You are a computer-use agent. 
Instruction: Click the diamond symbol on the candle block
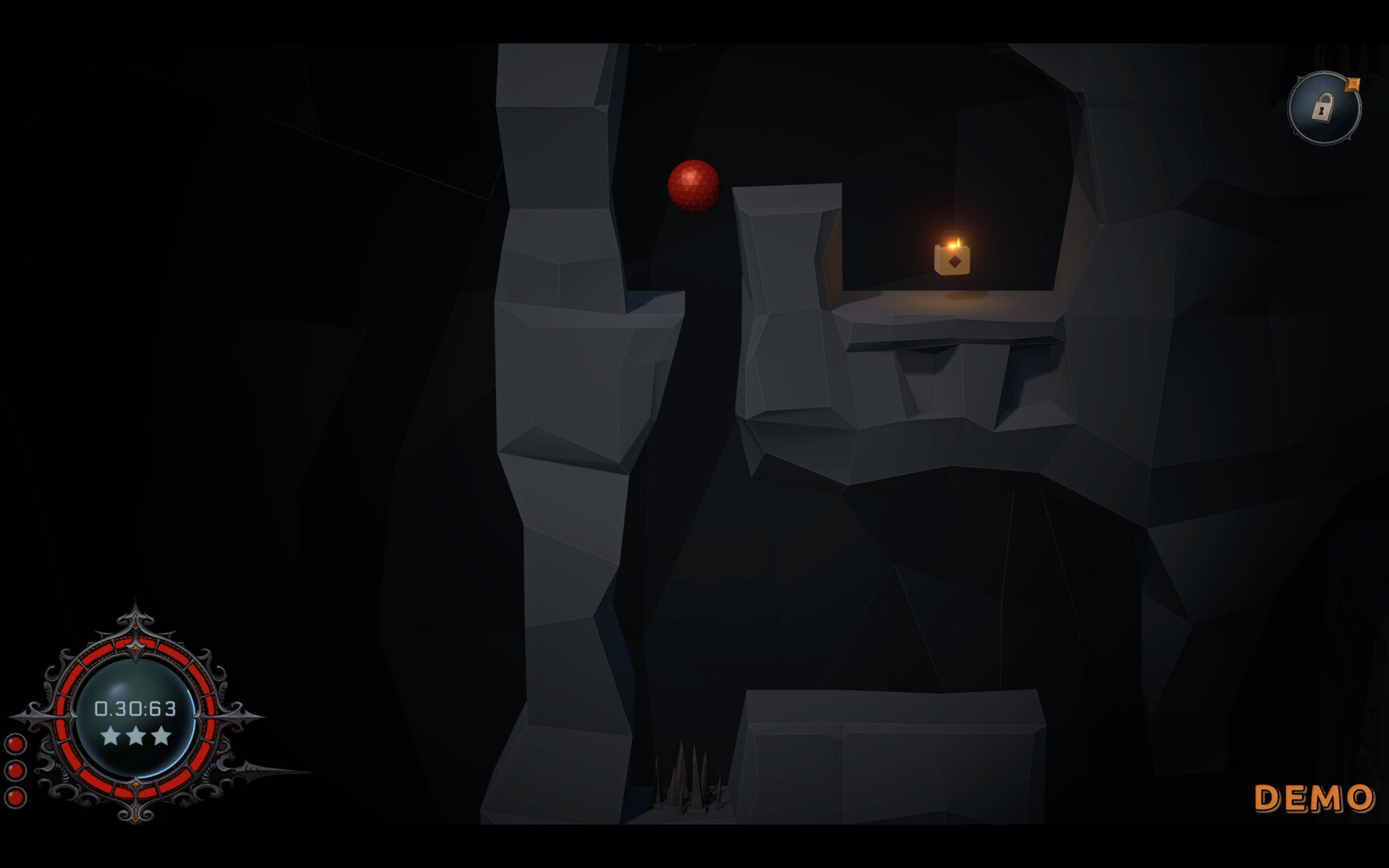(953, 261)
